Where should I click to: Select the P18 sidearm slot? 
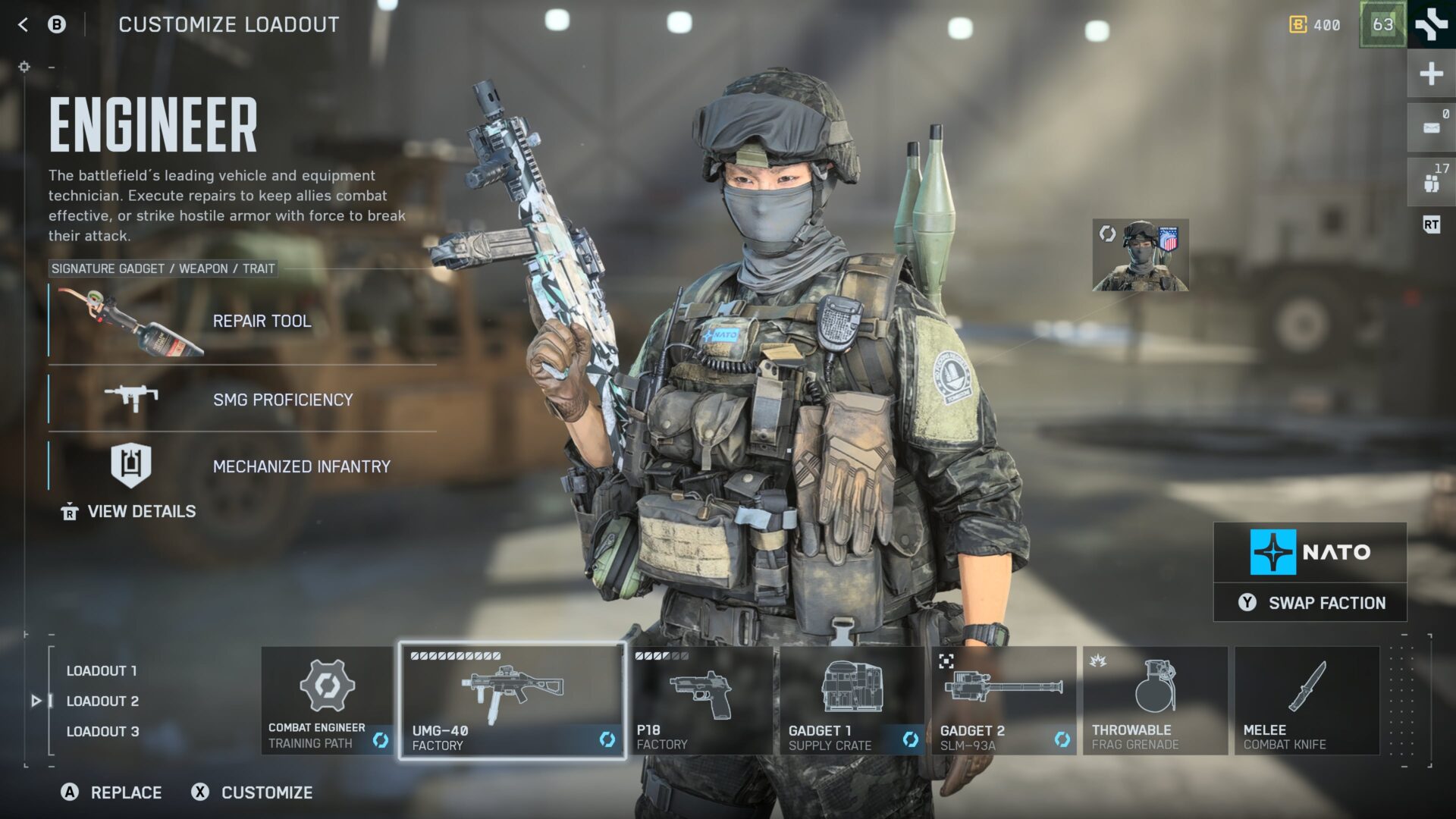click(x=701, y=701)
